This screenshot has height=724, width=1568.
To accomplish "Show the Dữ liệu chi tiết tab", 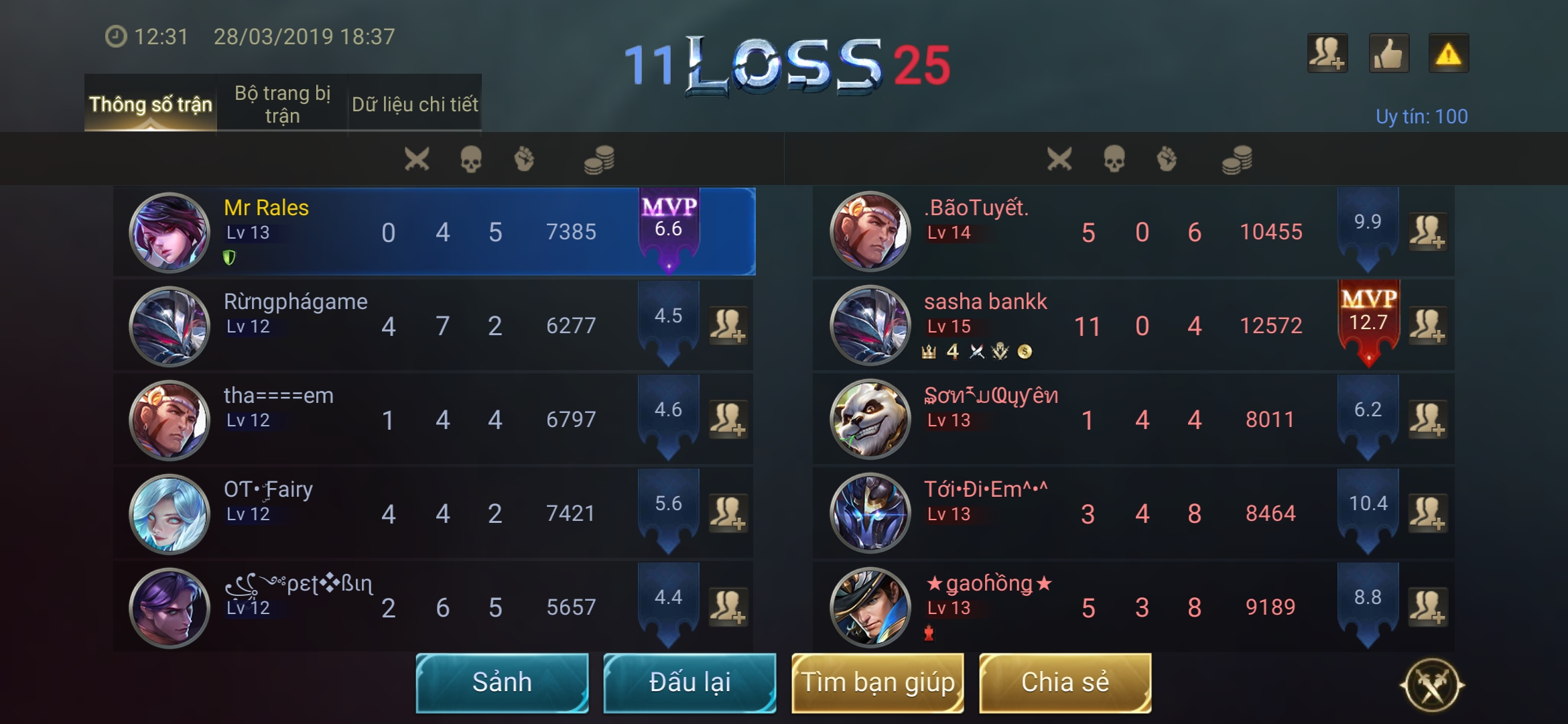I will (x=415, y=105).
